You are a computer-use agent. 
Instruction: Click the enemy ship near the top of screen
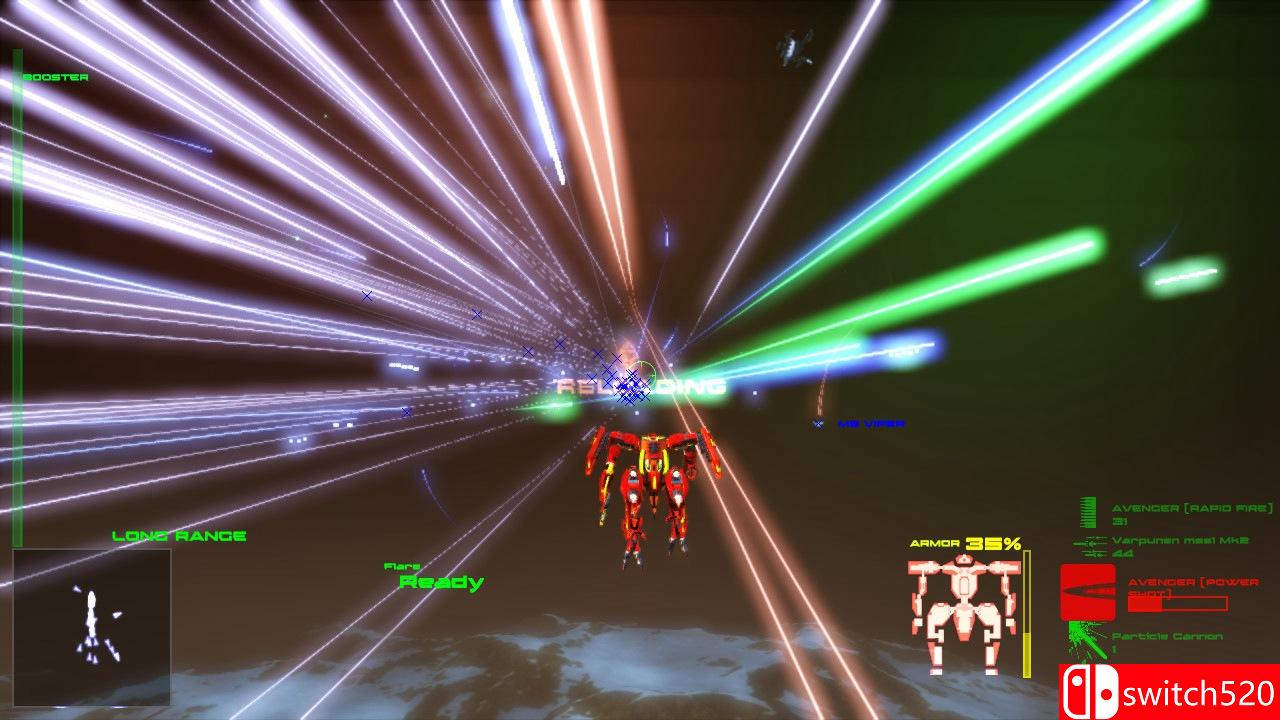(792, 46)
